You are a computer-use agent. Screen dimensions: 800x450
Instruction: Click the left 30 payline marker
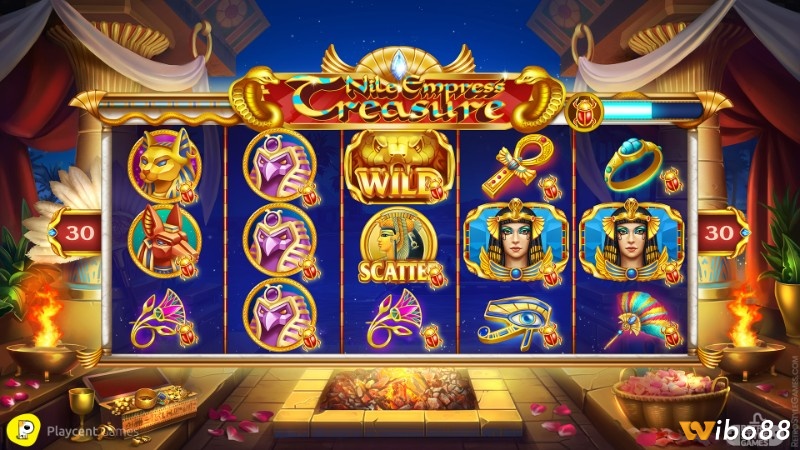[x=72, y=232]
